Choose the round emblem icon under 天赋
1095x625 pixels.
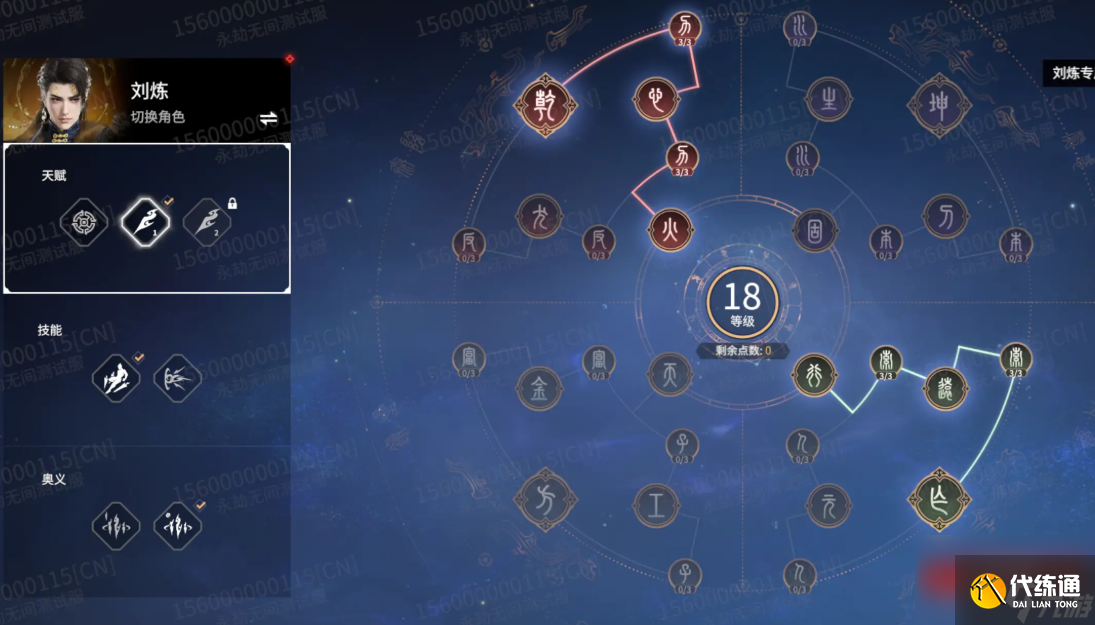(x=83, y=220)
